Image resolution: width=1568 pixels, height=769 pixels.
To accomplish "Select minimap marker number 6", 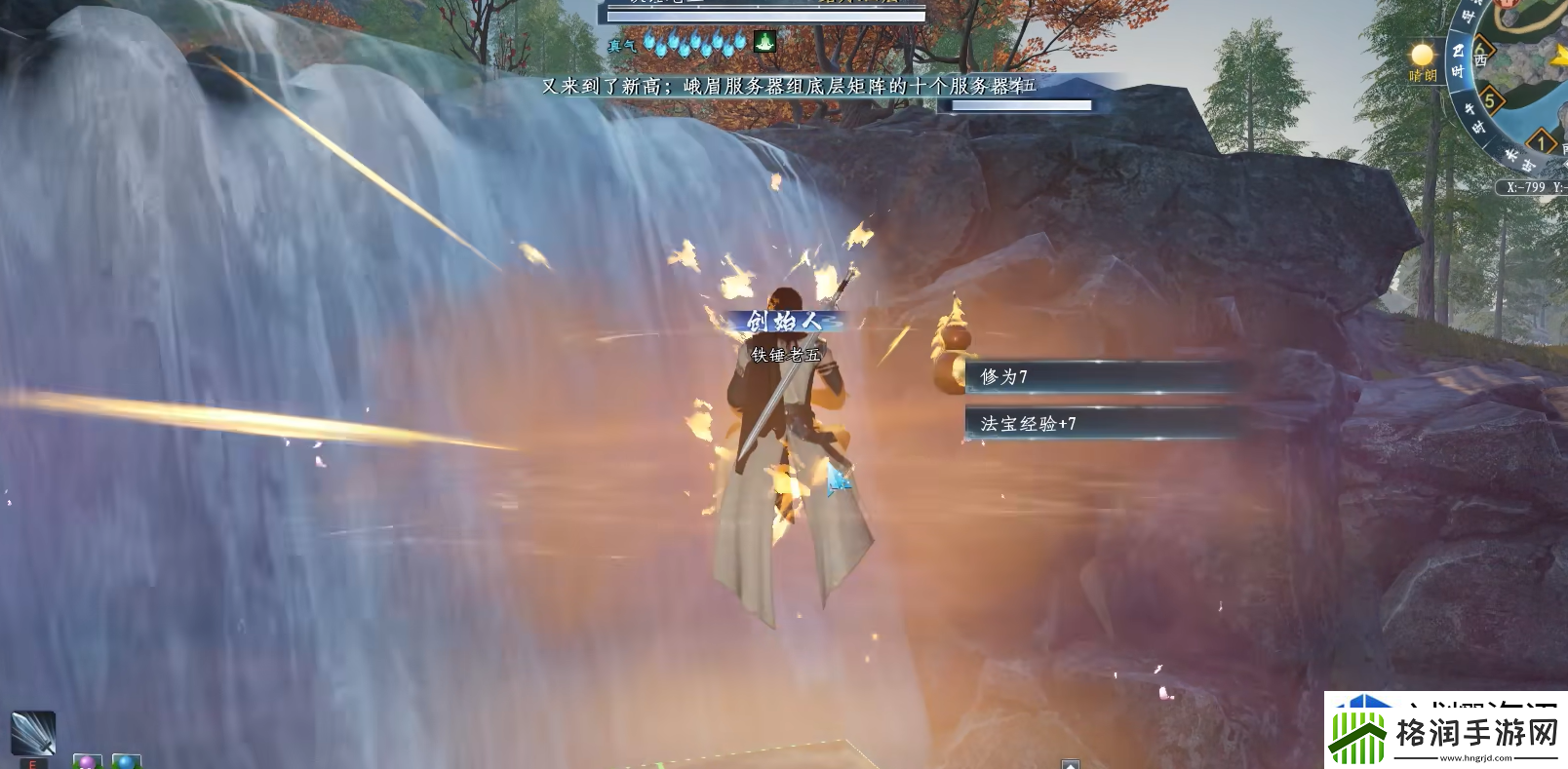I will click(1480, 49).
